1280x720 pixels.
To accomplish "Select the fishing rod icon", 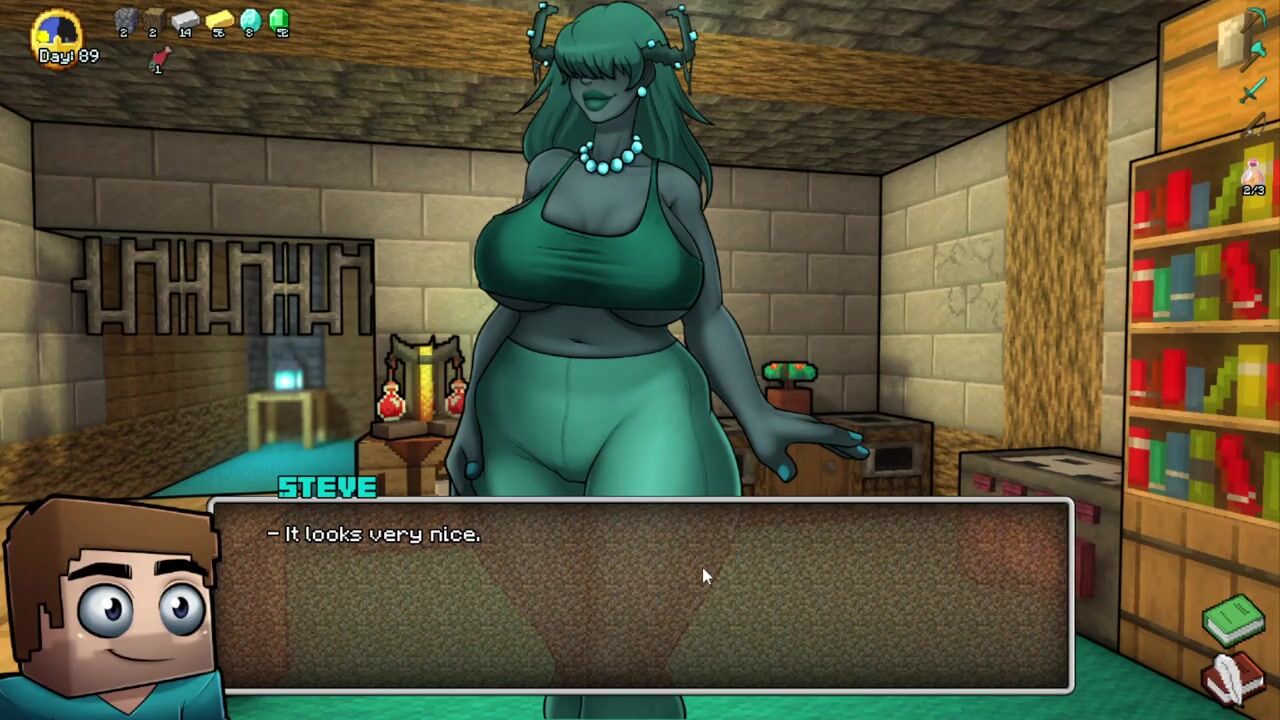I will coord(1254,127).
